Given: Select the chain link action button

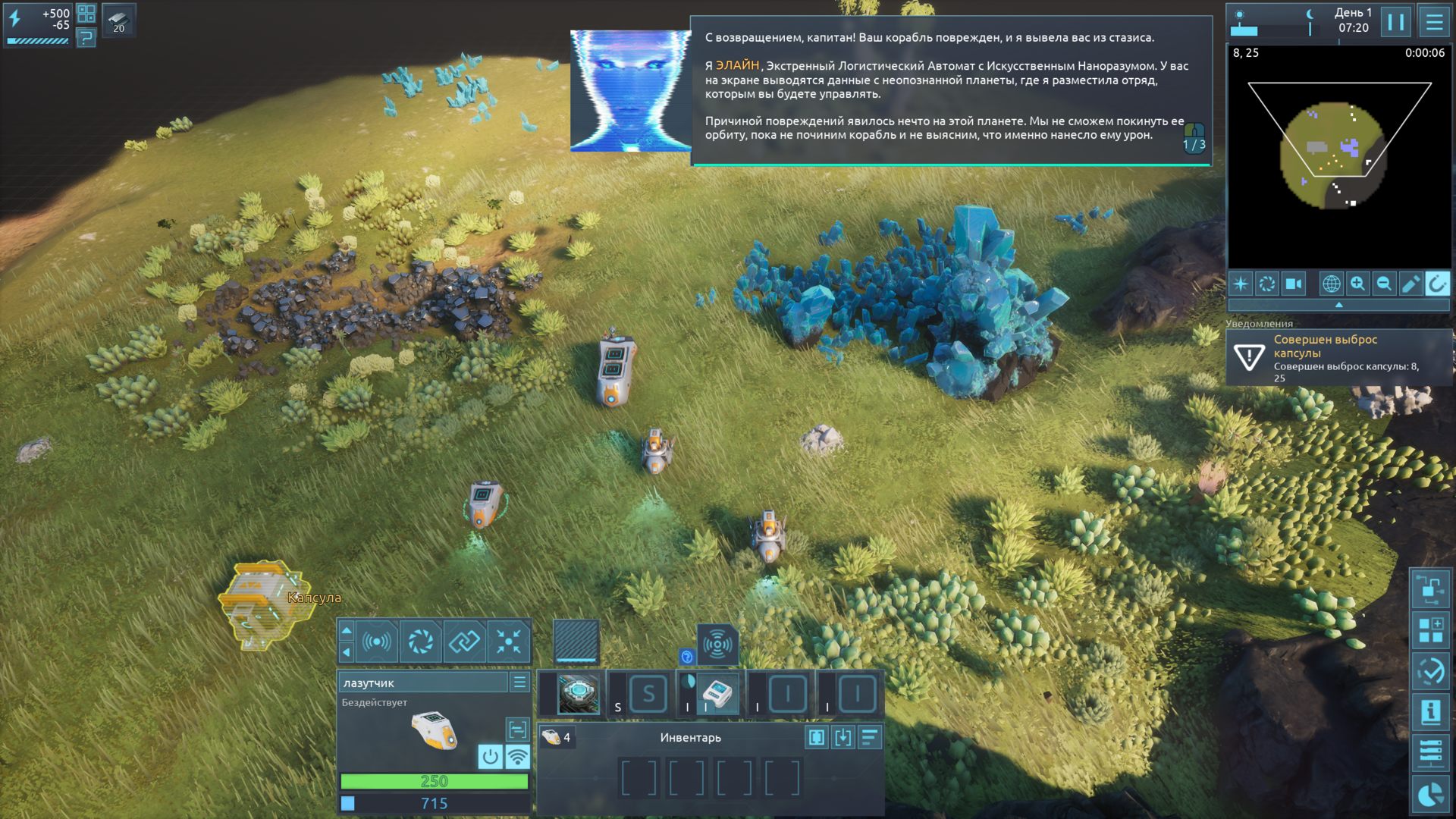Looking at the screenshot, I should click(x=464, y=642).
